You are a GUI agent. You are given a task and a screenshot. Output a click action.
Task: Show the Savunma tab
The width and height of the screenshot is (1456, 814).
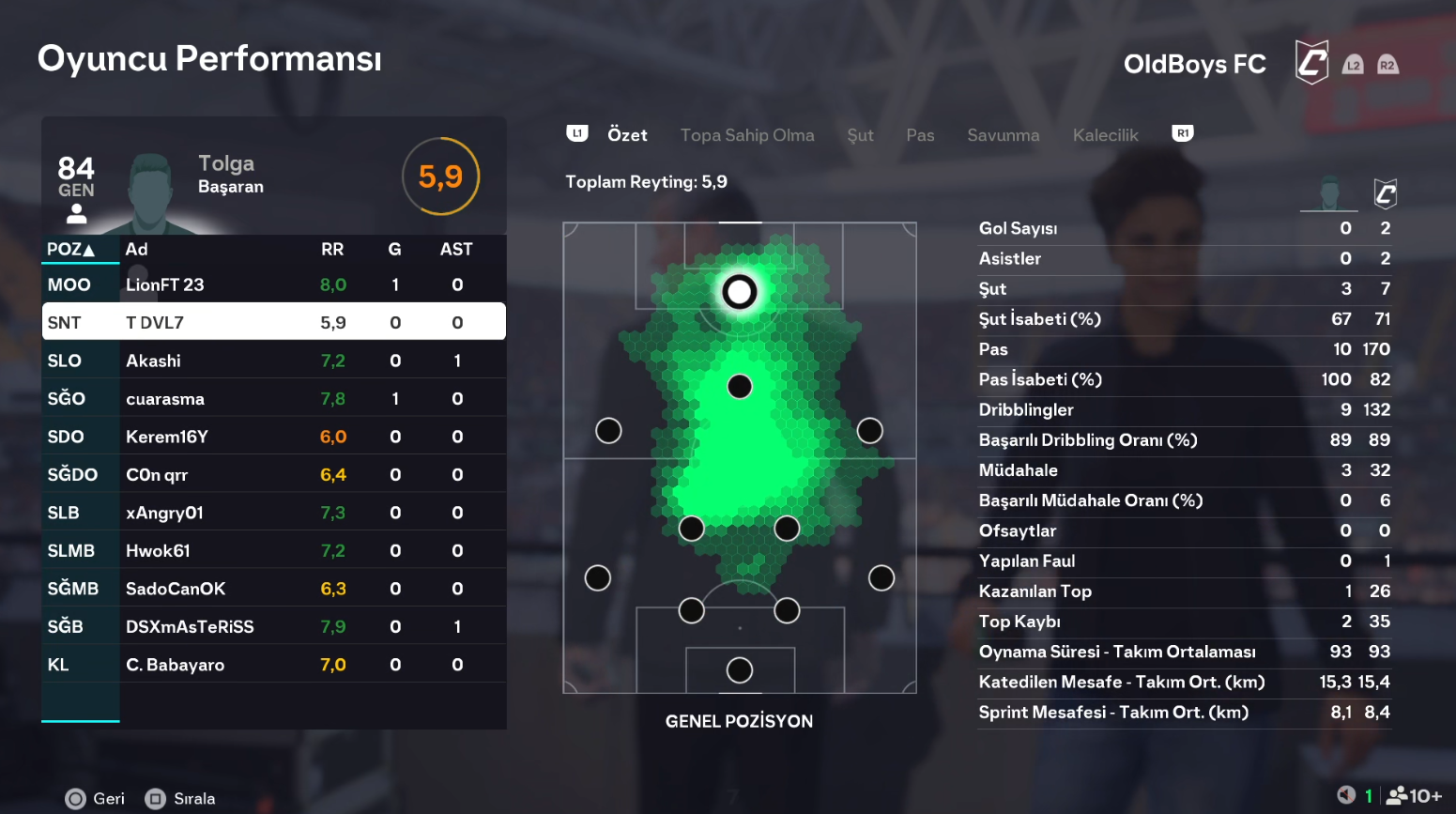pyautogui.click(x=1003, y=135)
